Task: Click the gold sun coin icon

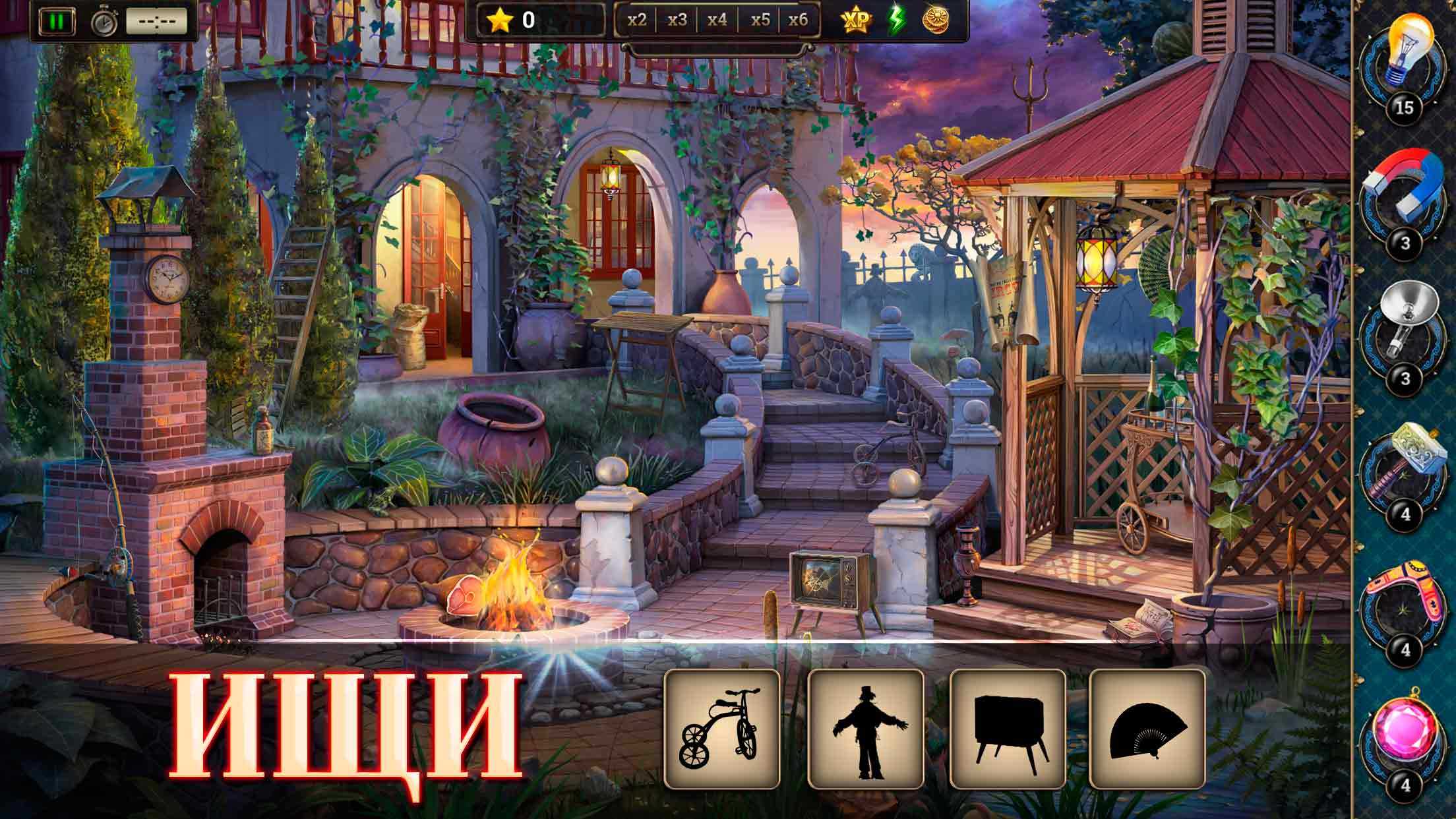Action: pos(934,21)
